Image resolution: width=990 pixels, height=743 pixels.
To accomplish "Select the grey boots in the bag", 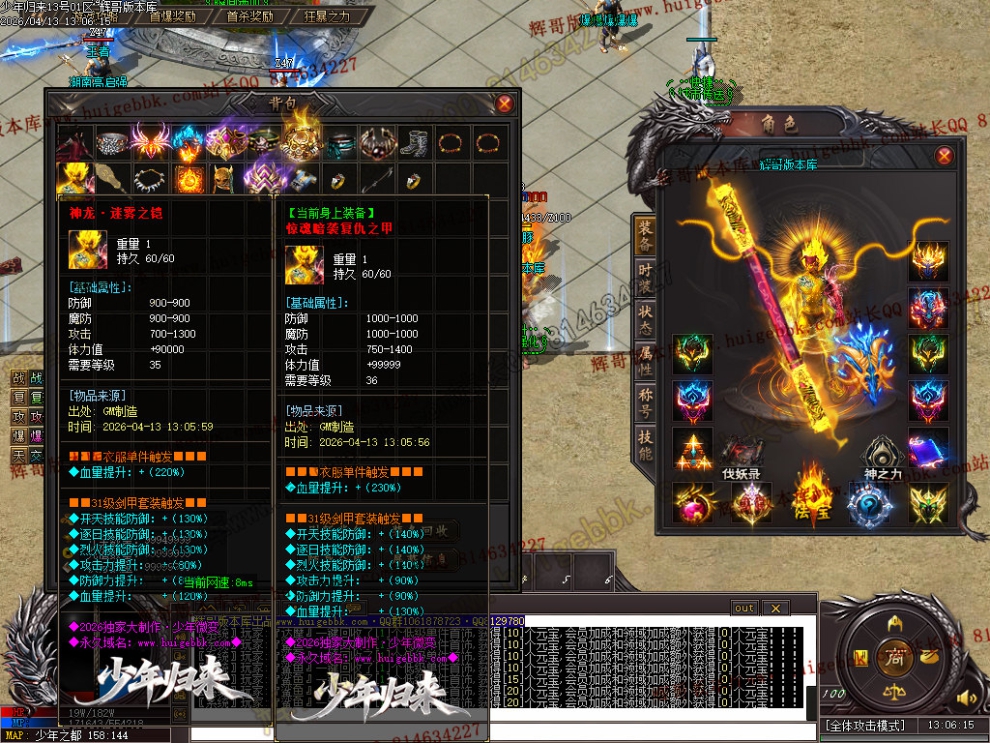I will pos(414,142).
